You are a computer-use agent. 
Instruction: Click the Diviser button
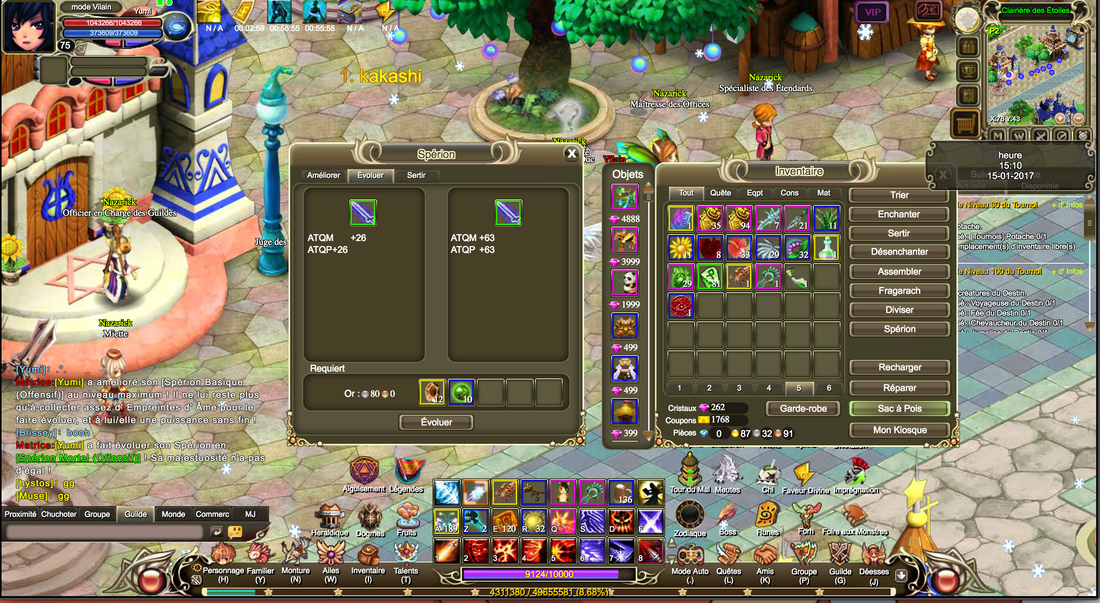coord(899,310)
